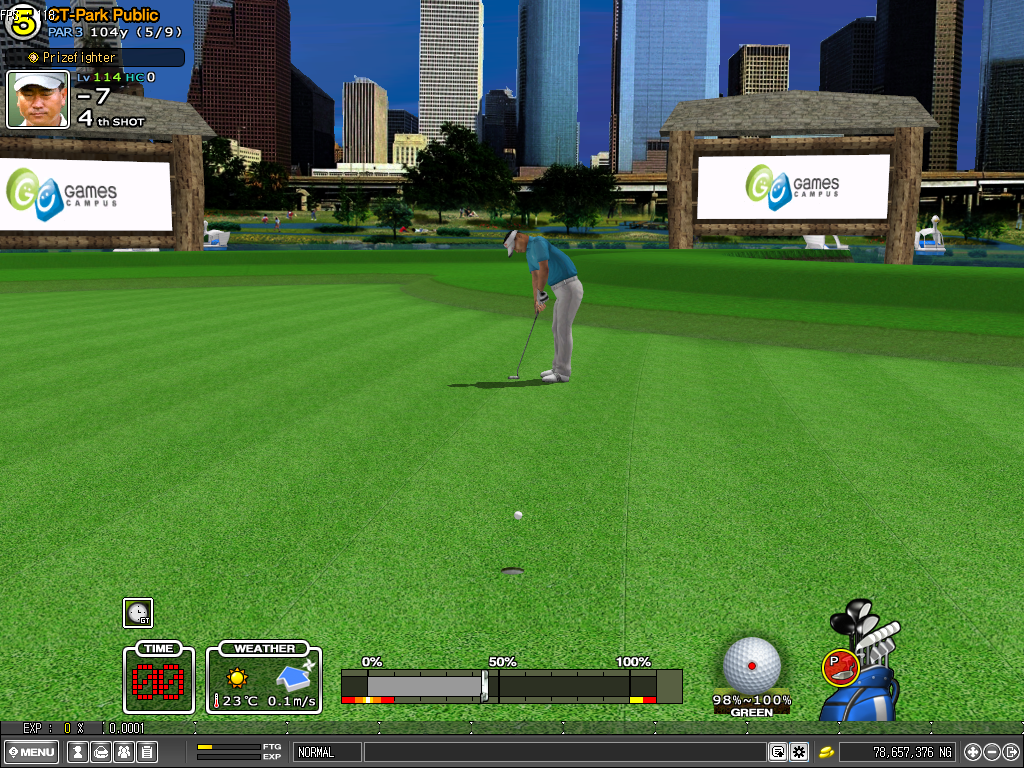
Task: Click the chat text input box
Action: [x=564, y=752]
